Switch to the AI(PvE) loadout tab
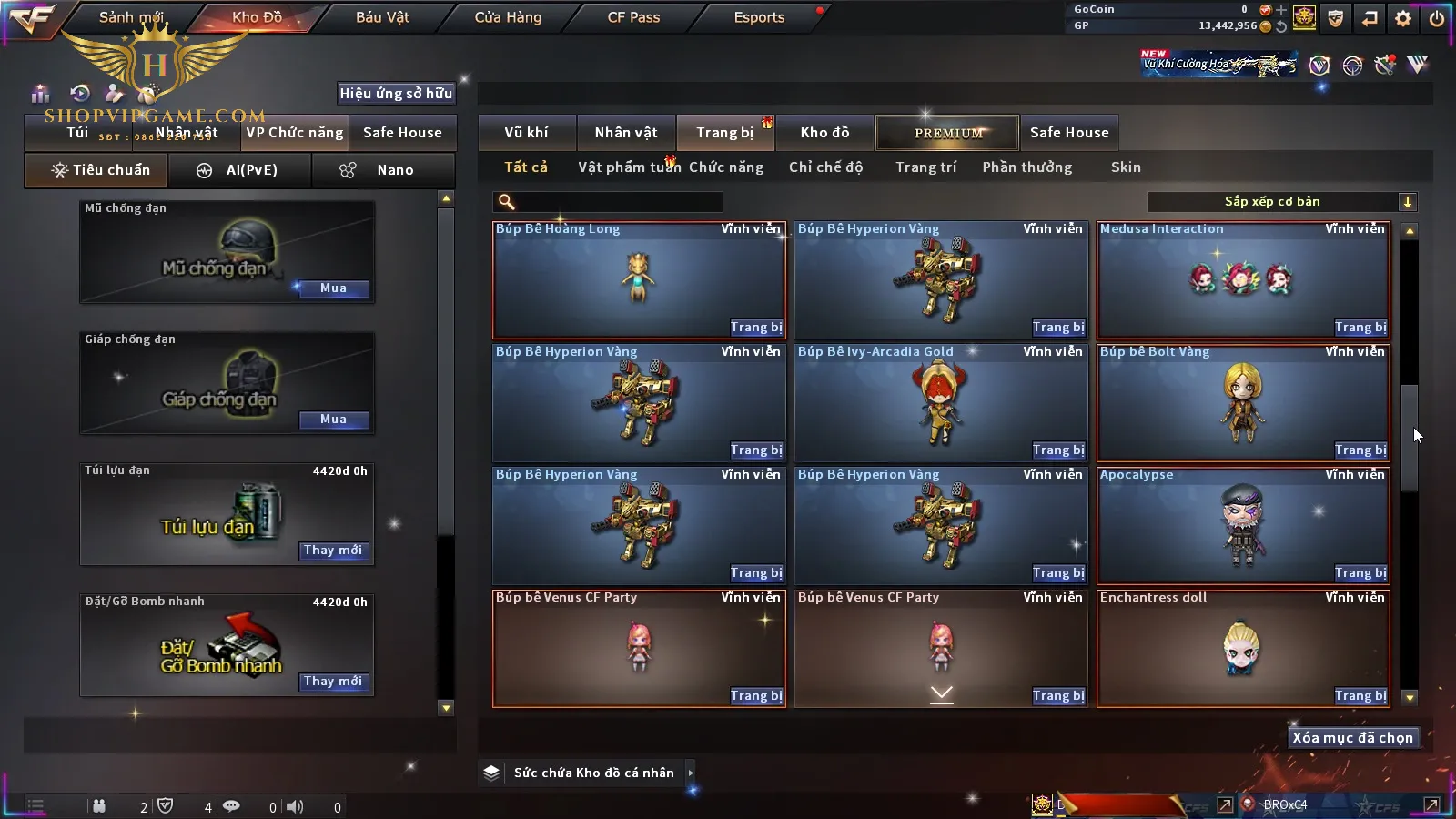 click(x=240, y=170)
